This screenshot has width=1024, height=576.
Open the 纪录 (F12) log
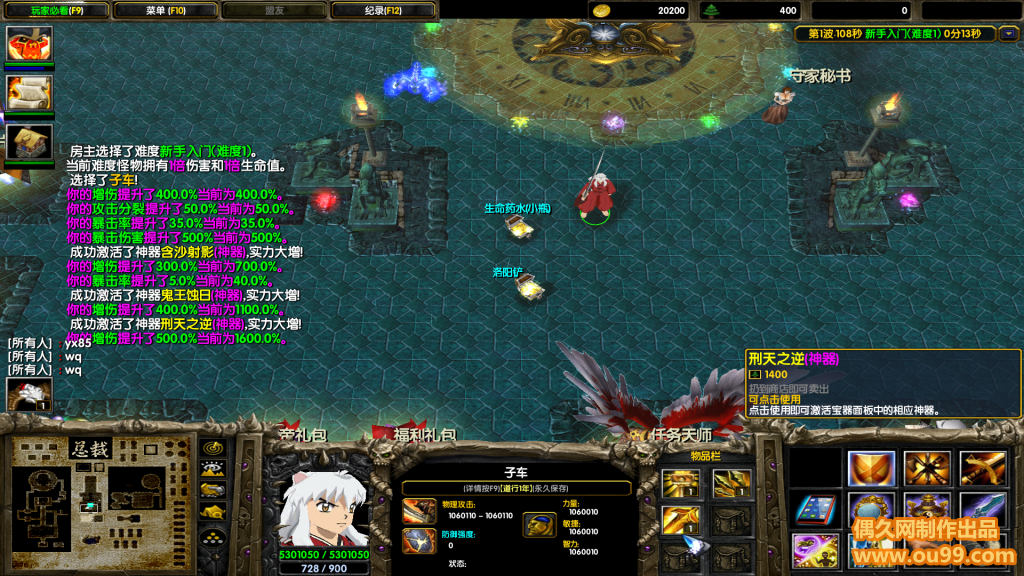[382, 11]
